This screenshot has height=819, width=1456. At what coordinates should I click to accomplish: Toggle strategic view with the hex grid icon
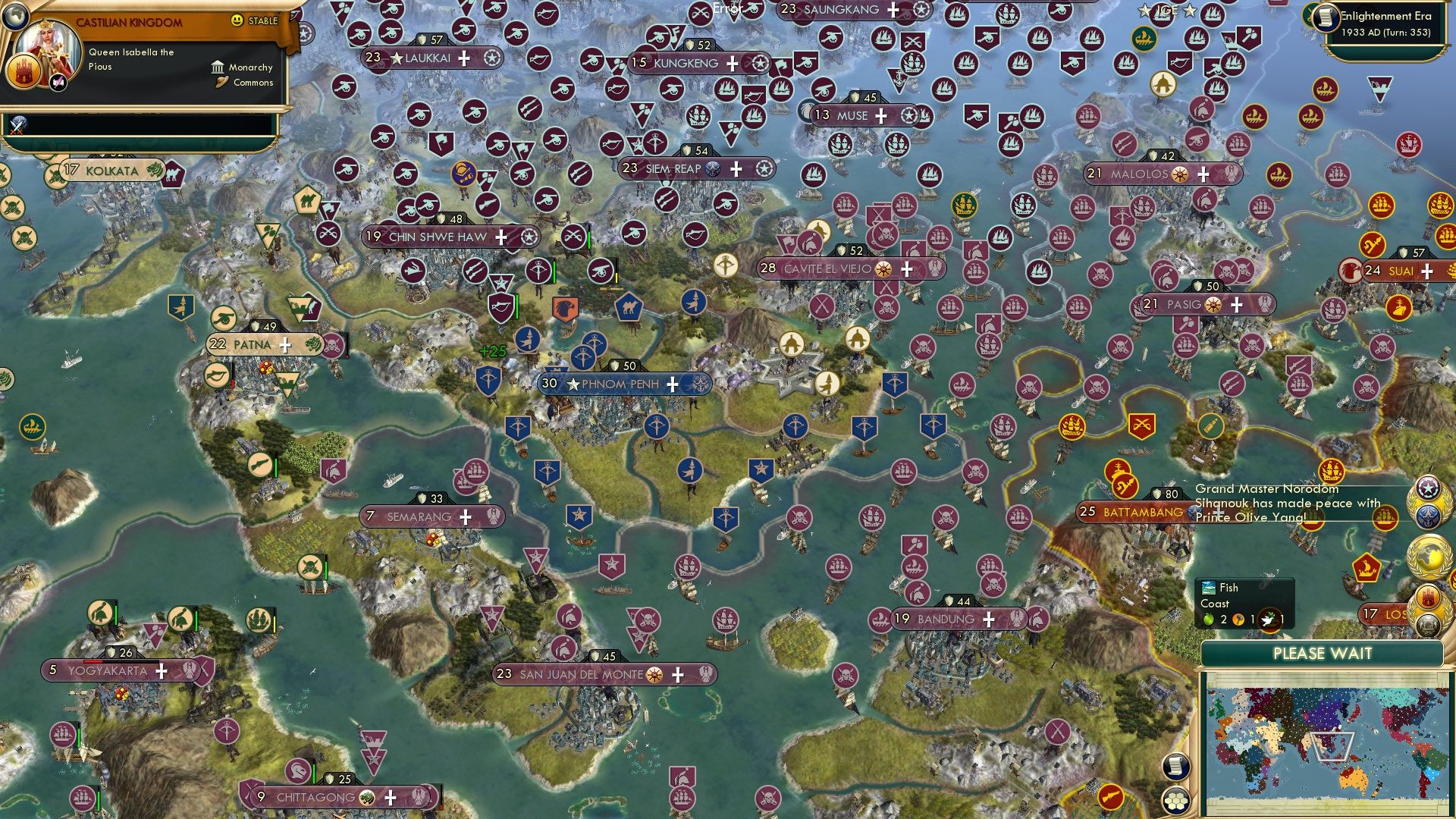(1176, 802)
